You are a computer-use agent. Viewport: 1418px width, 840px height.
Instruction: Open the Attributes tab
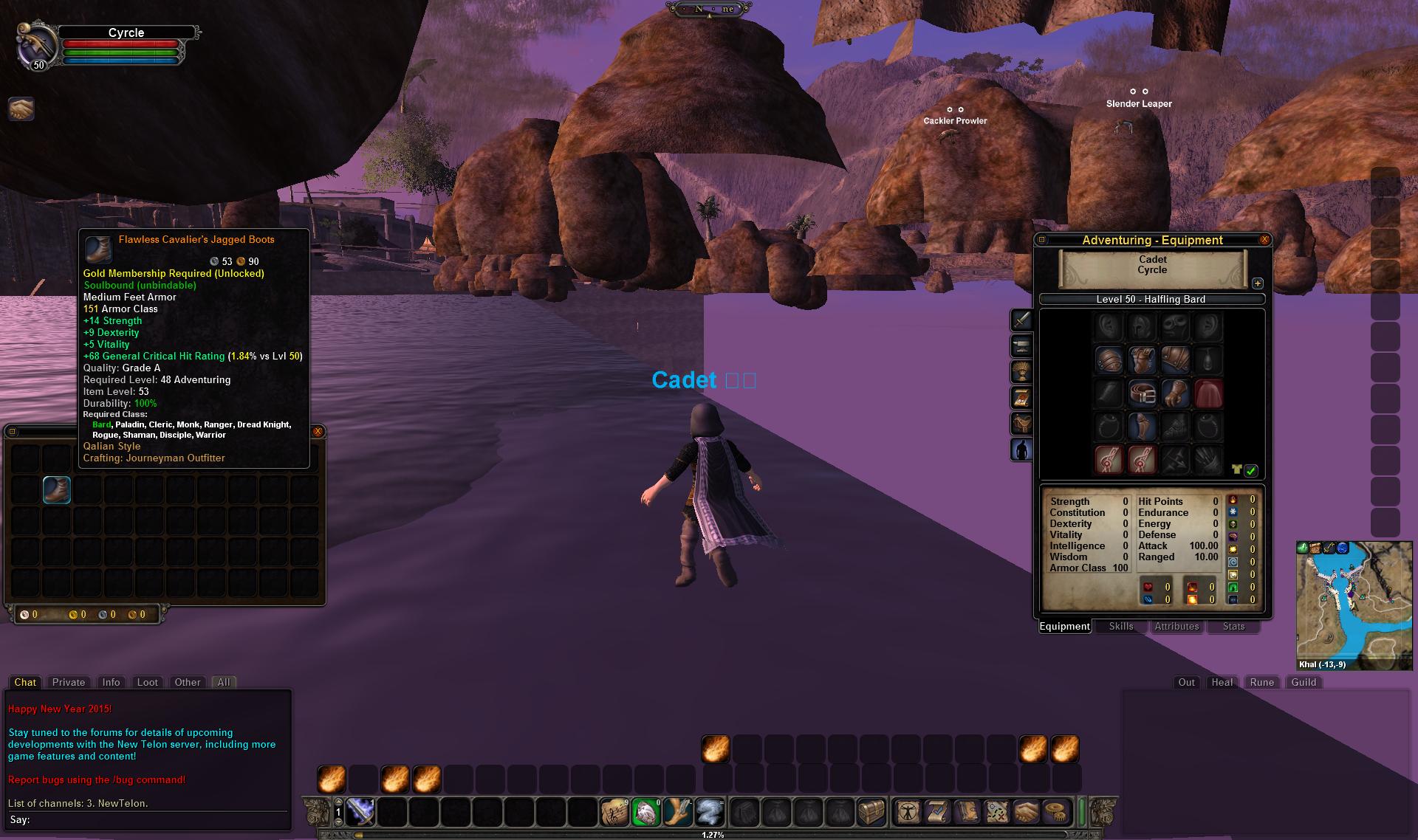(1176, 627)
